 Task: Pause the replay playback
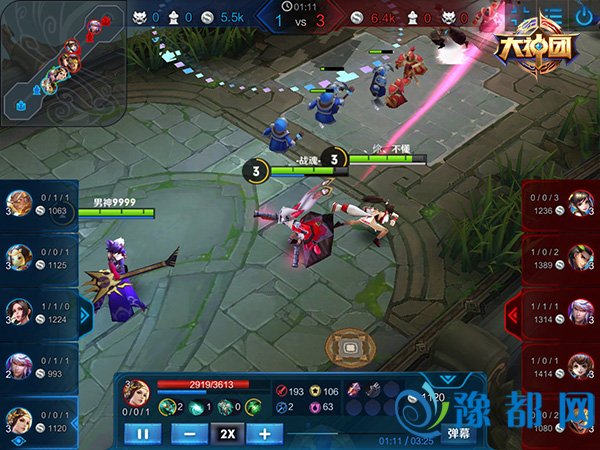[142, 433]
